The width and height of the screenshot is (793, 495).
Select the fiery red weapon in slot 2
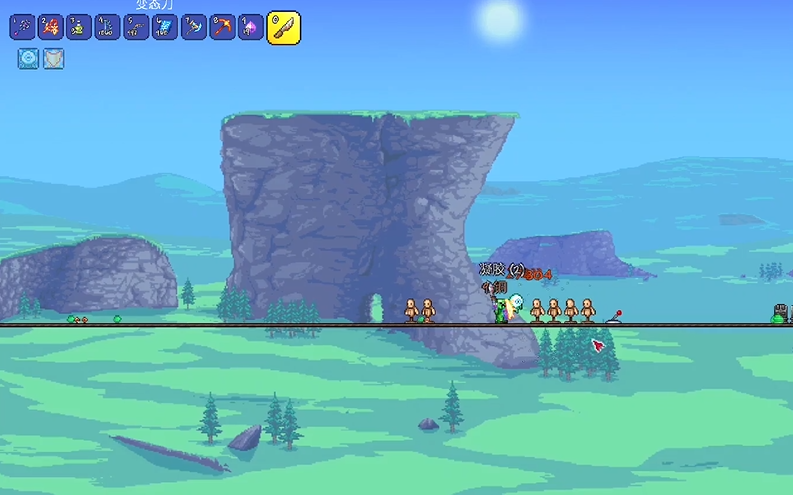click(50, 27)
